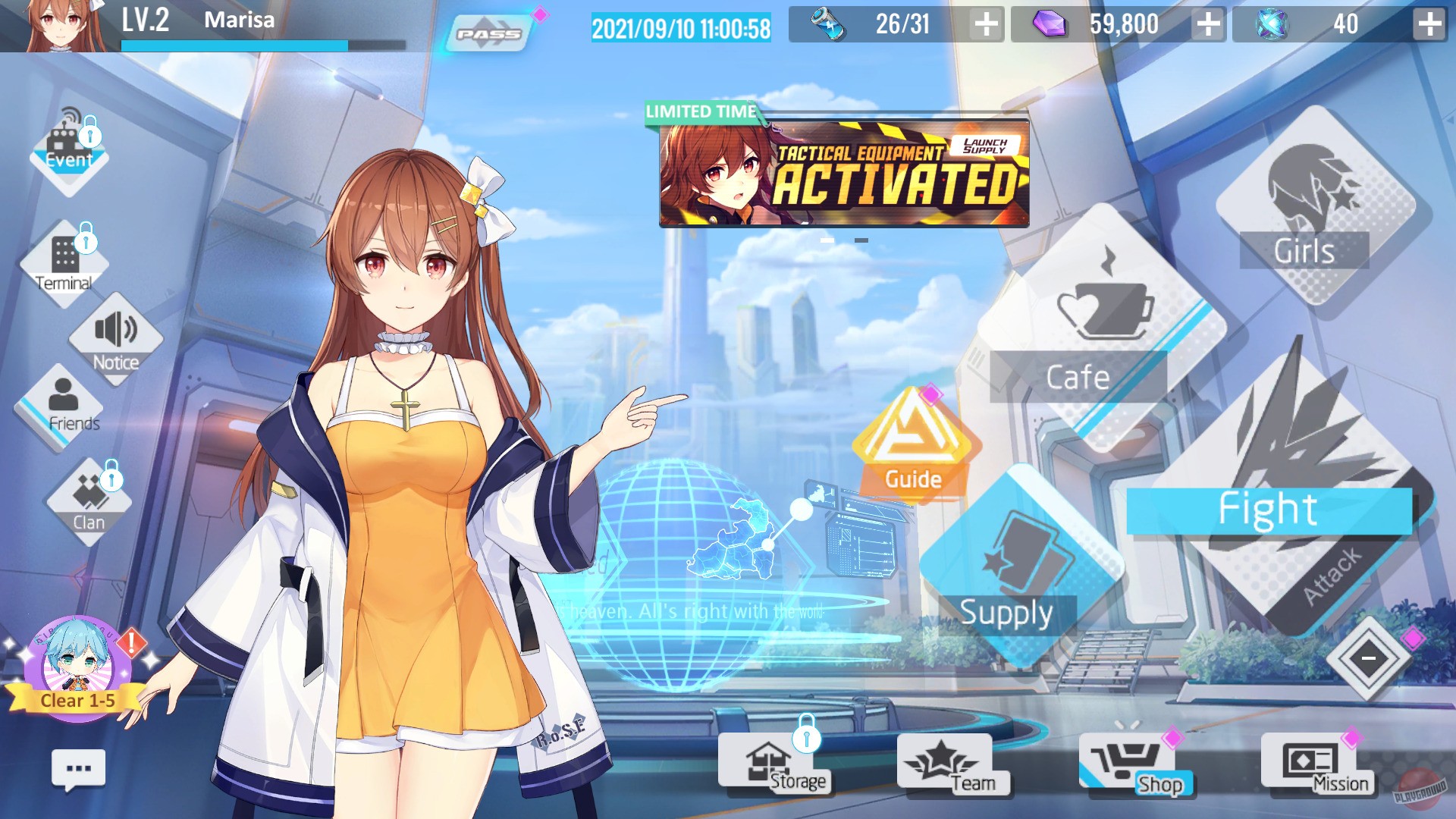This screenshot has height=819, width=1456.
Task: Open the Tactical Equipment Activated banner
Action: (842, 174)
